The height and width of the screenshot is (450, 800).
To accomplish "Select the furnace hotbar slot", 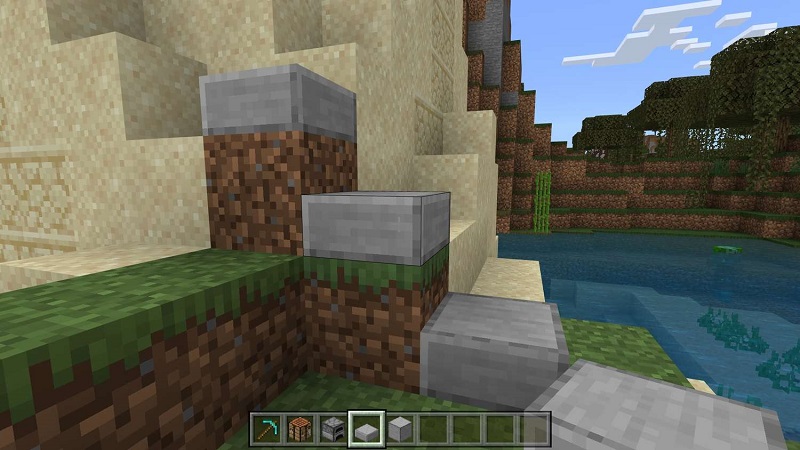I will (x=332, y=427).
